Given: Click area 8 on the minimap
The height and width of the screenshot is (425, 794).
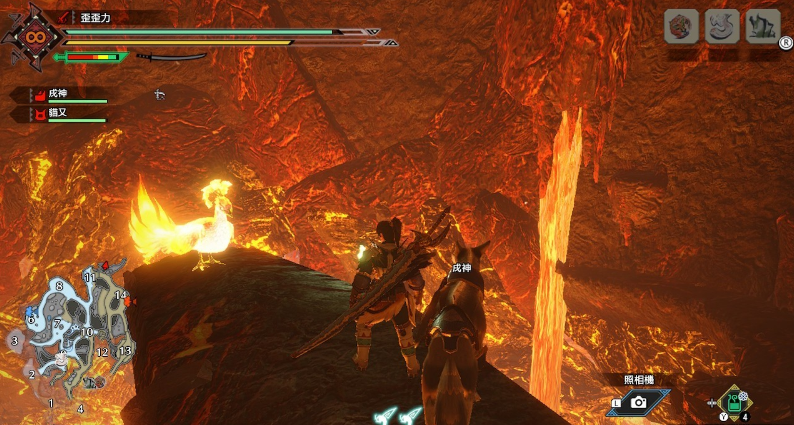Looking at the screenshot, I should click(x=59, y=286).
